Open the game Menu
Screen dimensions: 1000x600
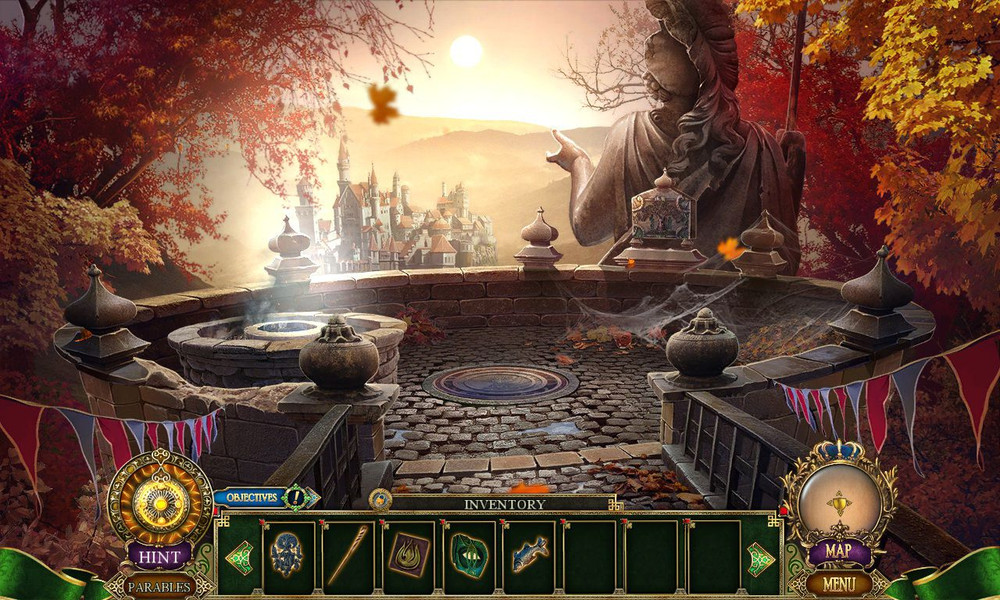click(x=838, y=581)
